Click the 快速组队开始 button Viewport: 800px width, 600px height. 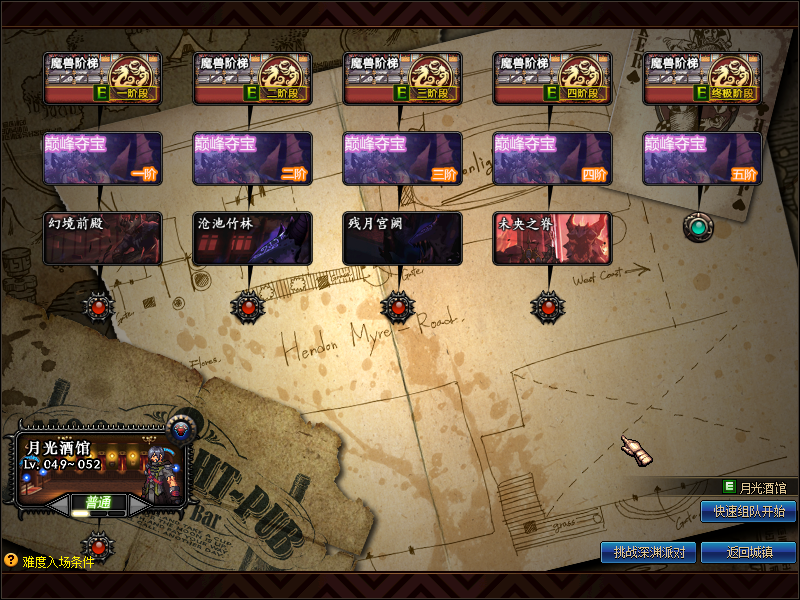tap(748, 512)
